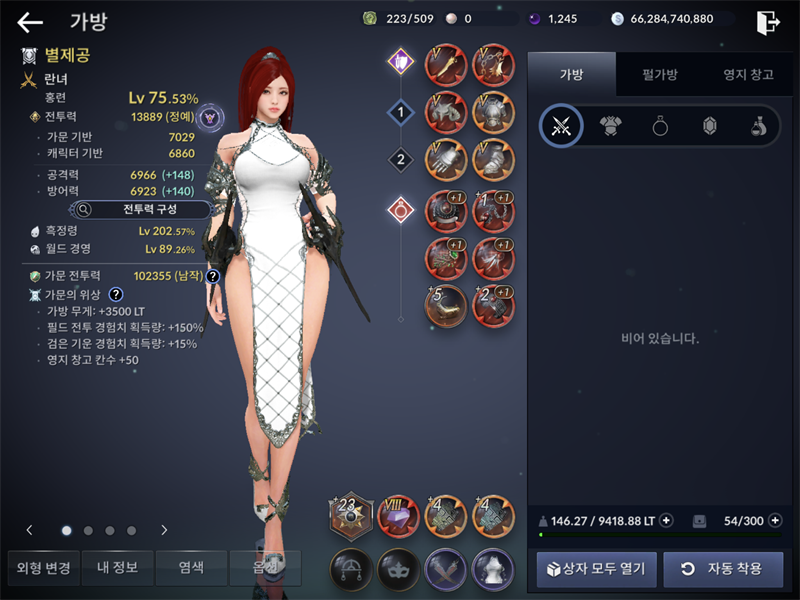Show the armor category filter
800x600 pixels.
pos(610,126)
